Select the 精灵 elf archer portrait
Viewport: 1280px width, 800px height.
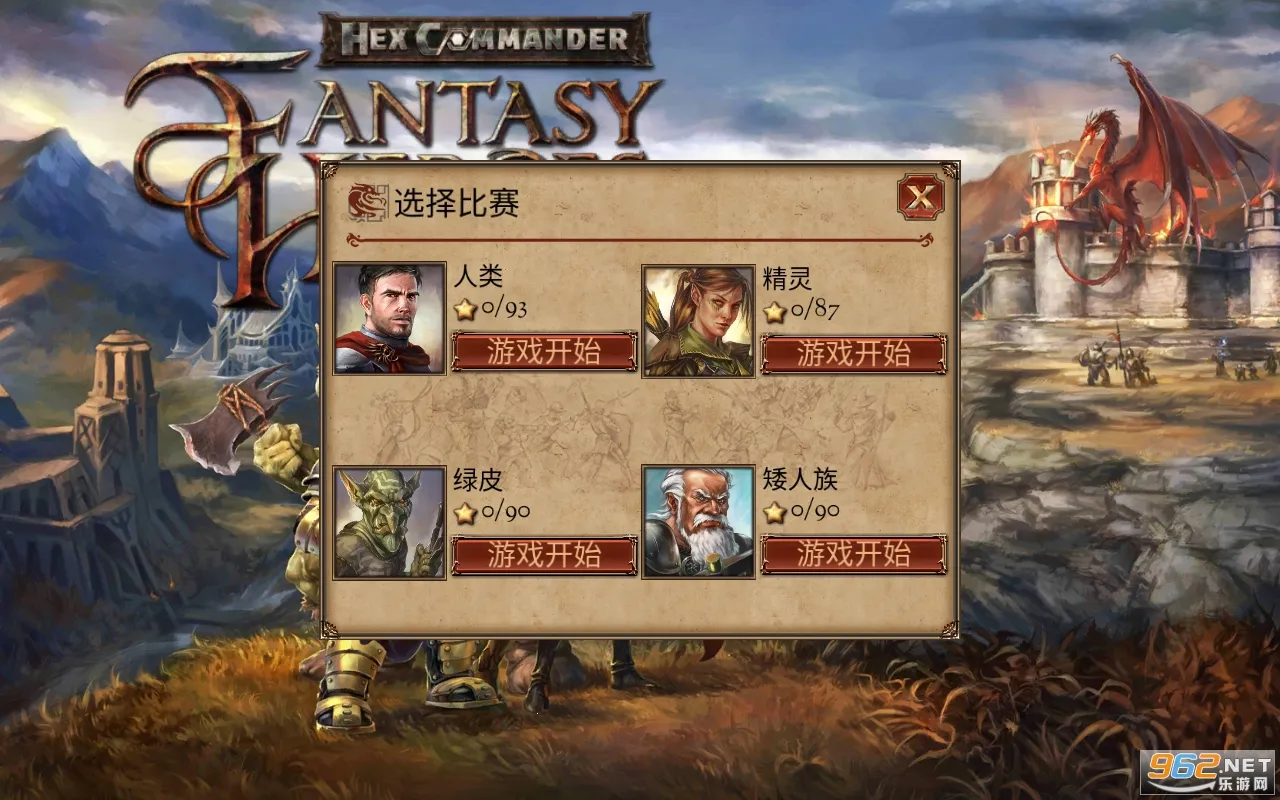click(x=698, y=318)
